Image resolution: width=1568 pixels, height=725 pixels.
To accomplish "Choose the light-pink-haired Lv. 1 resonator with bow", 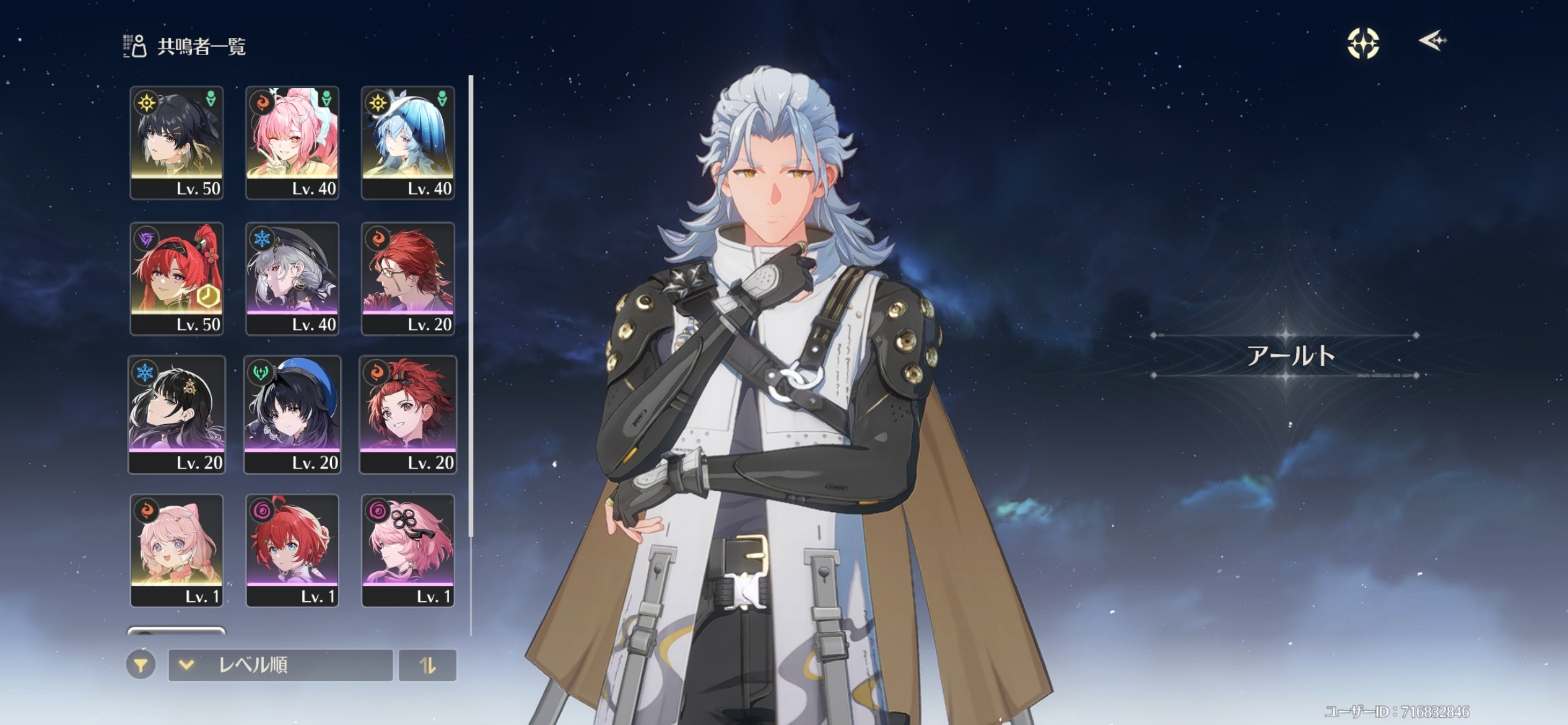I will click(x=176, y=550).
